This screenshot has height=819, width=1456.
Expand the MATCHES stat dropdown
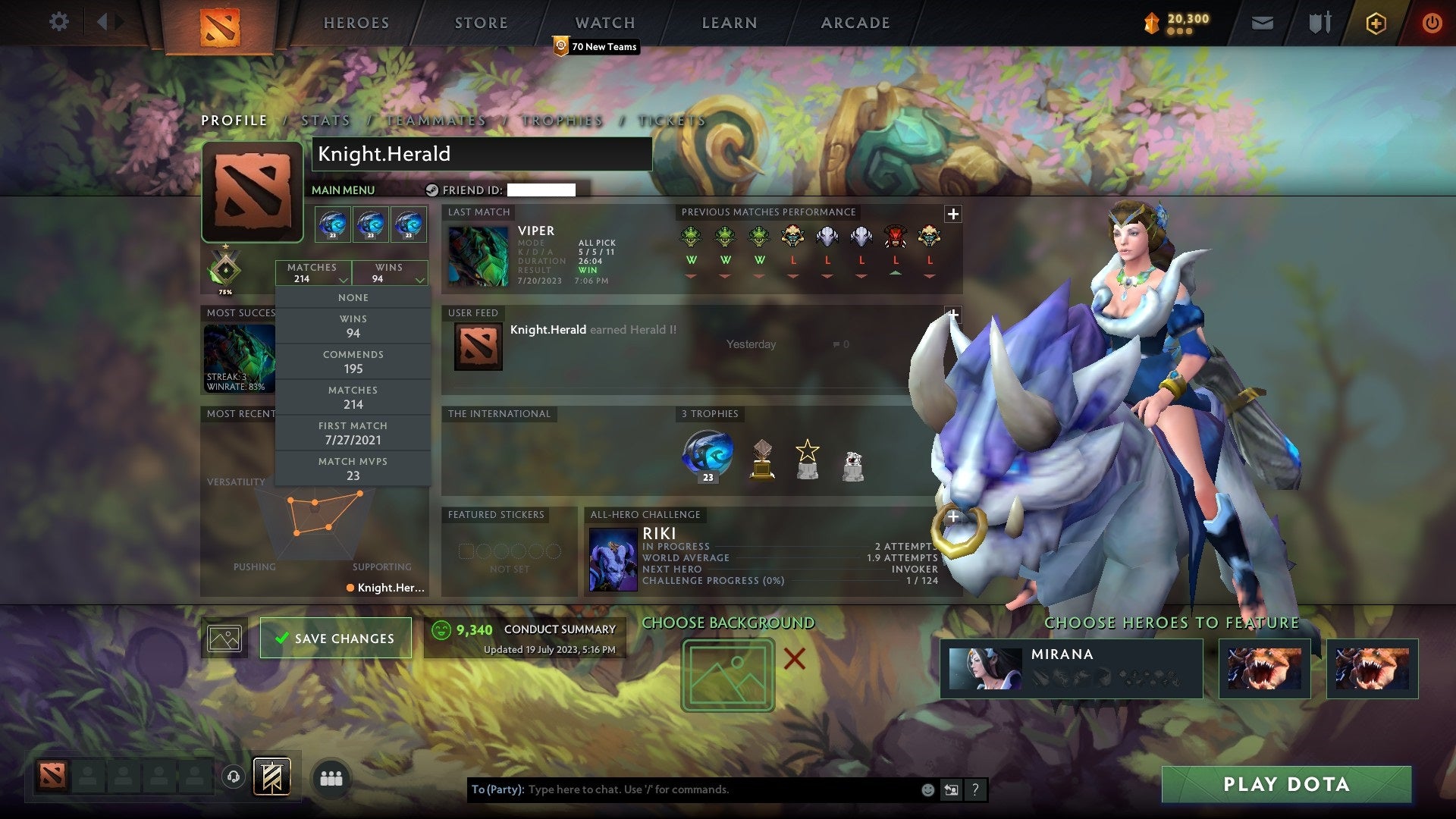pos(313,273)
